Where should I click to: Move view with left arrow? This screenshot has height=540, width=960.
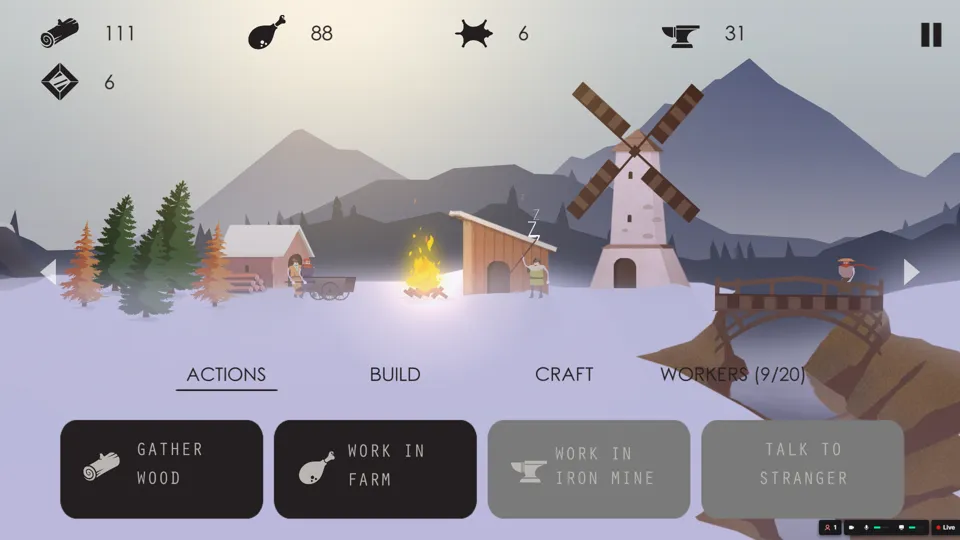pyautogui.click(x=48, y=272)
